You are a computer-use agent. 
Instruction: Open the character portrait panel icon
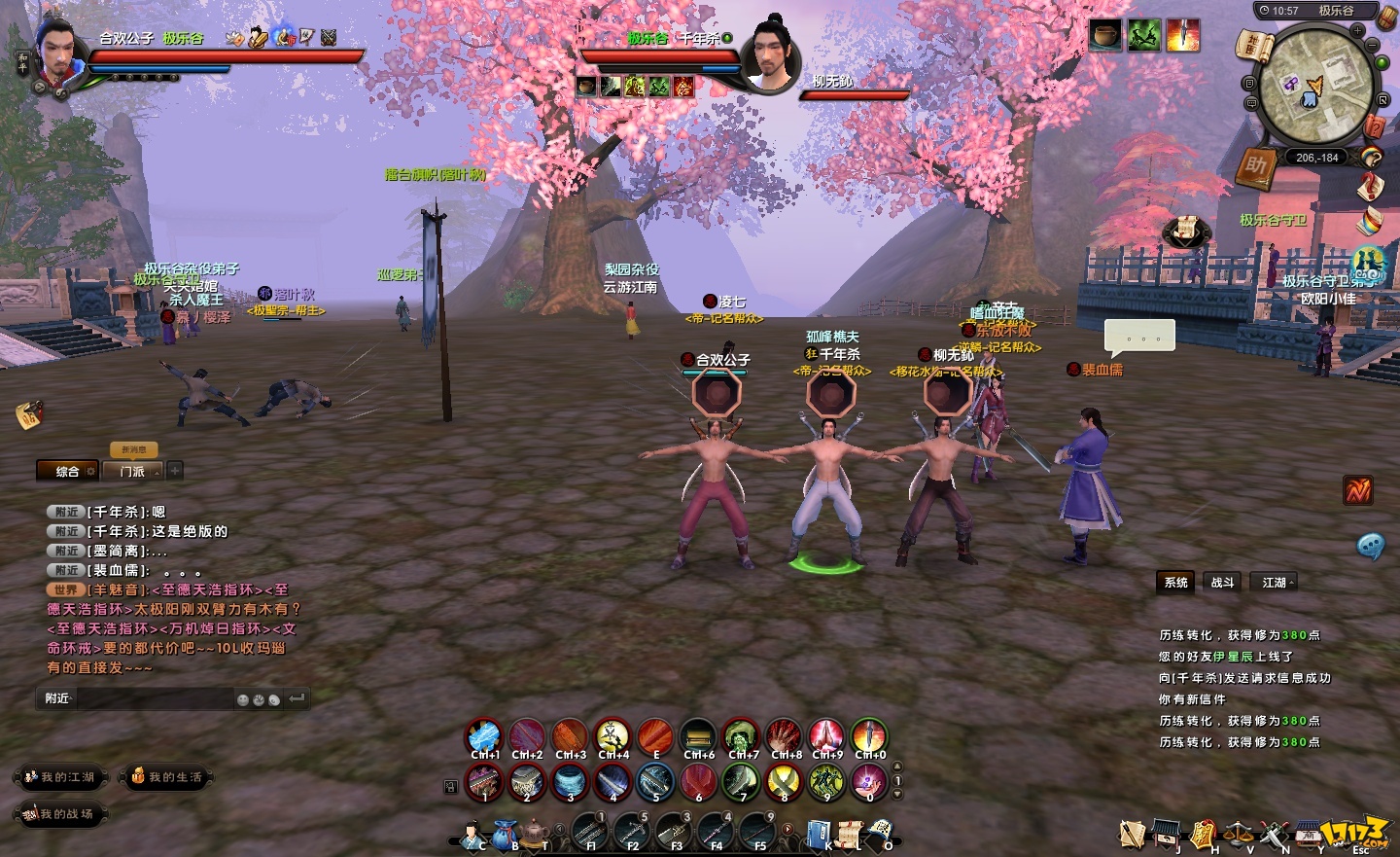472,835
